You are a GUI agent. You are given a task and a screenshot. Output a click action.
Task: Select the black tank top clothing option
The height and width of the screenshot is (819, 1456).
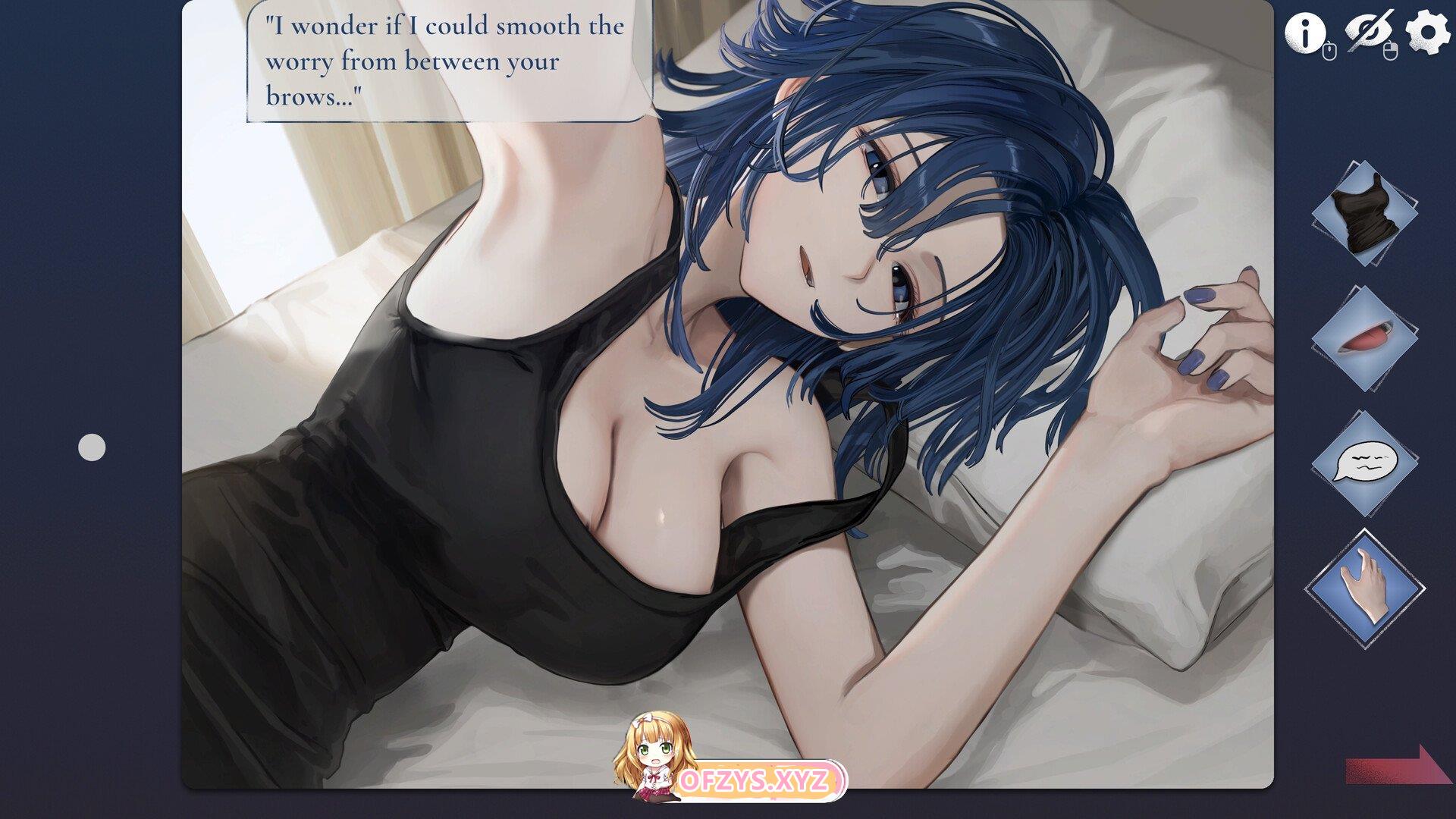[1364, 213]
